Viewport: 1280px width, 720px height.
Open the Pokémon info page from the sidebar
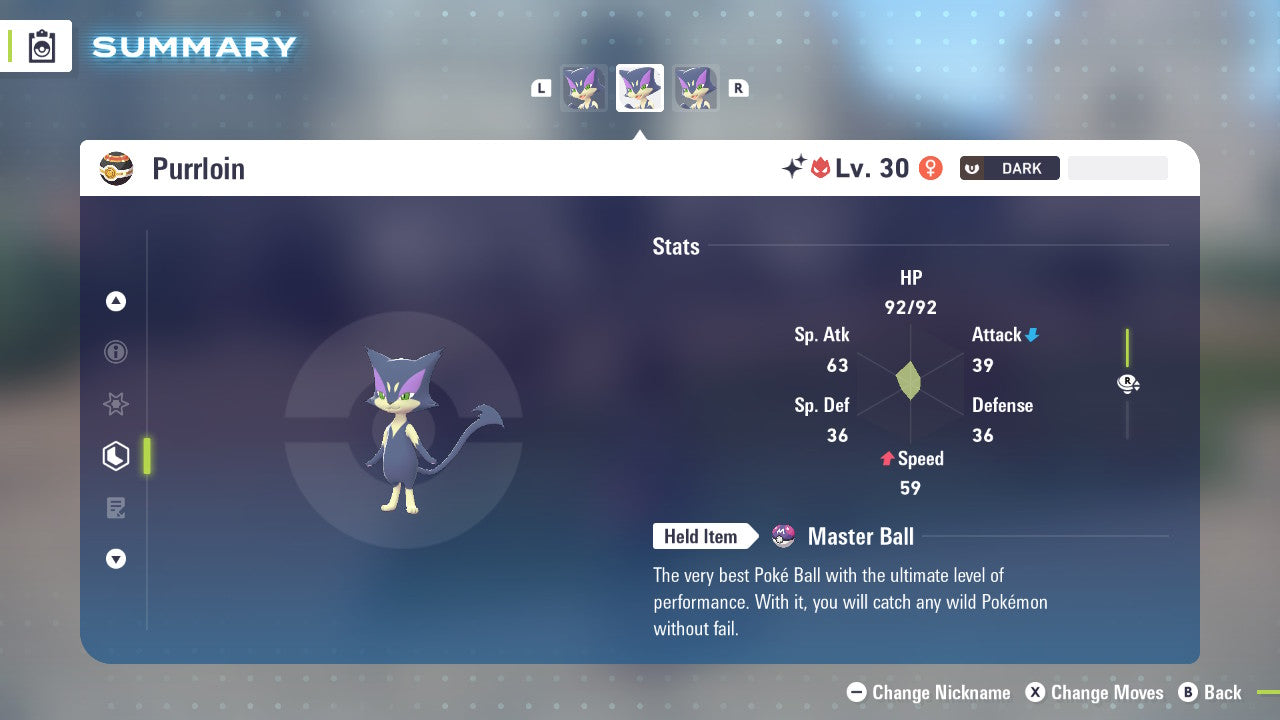click(116, 352)
